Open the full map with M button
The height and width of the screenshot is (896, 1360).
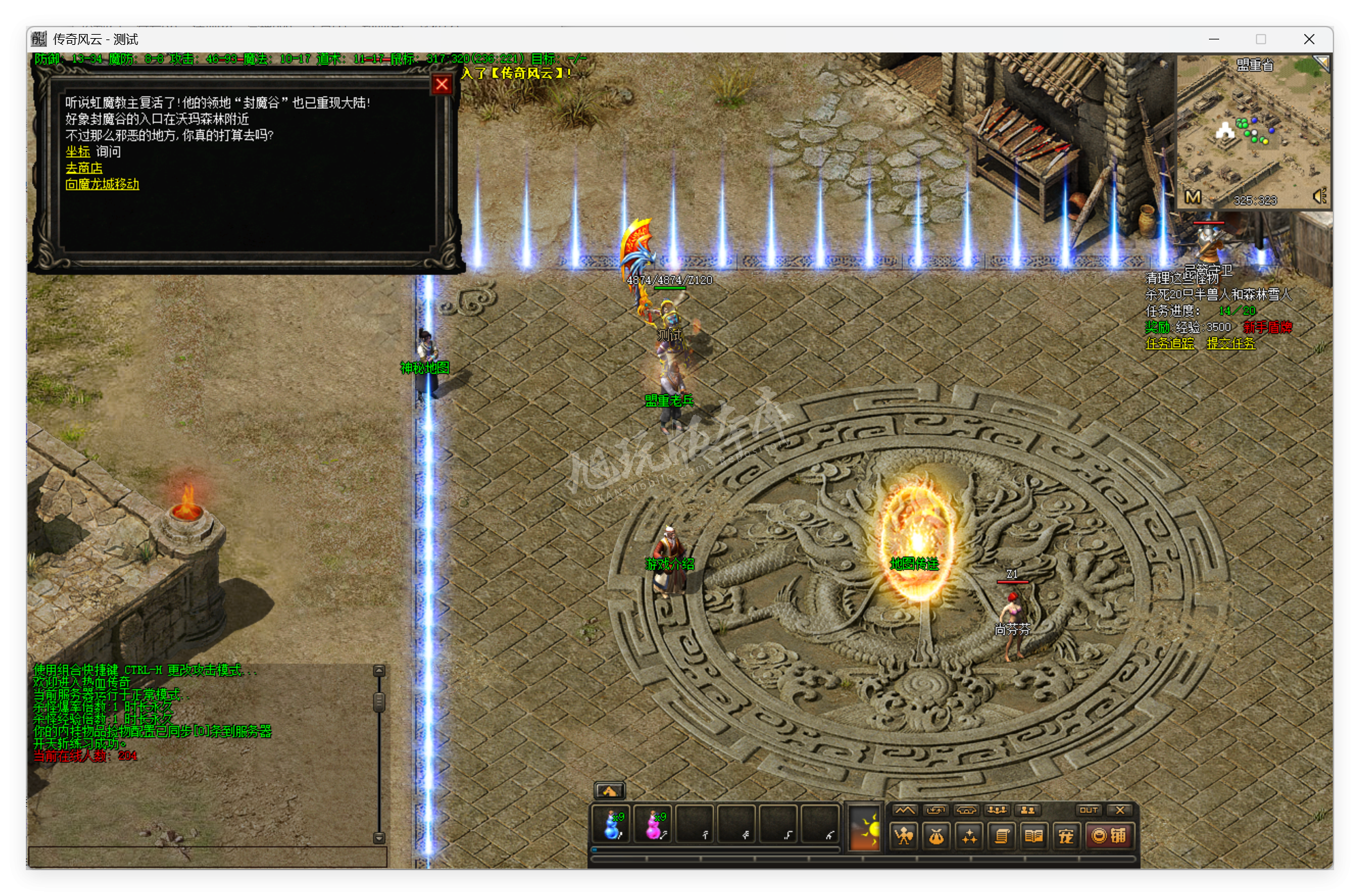[1193, 197]
